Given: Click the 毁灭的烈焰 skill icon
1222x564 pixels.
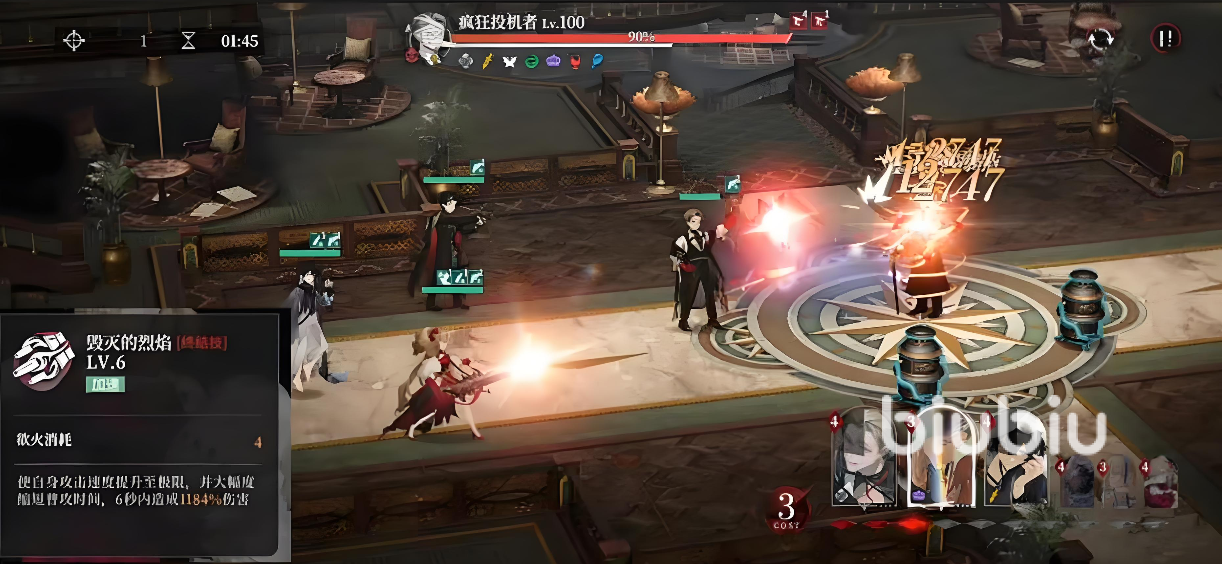Looking at the screenshot, I should [x=42, y=359].
